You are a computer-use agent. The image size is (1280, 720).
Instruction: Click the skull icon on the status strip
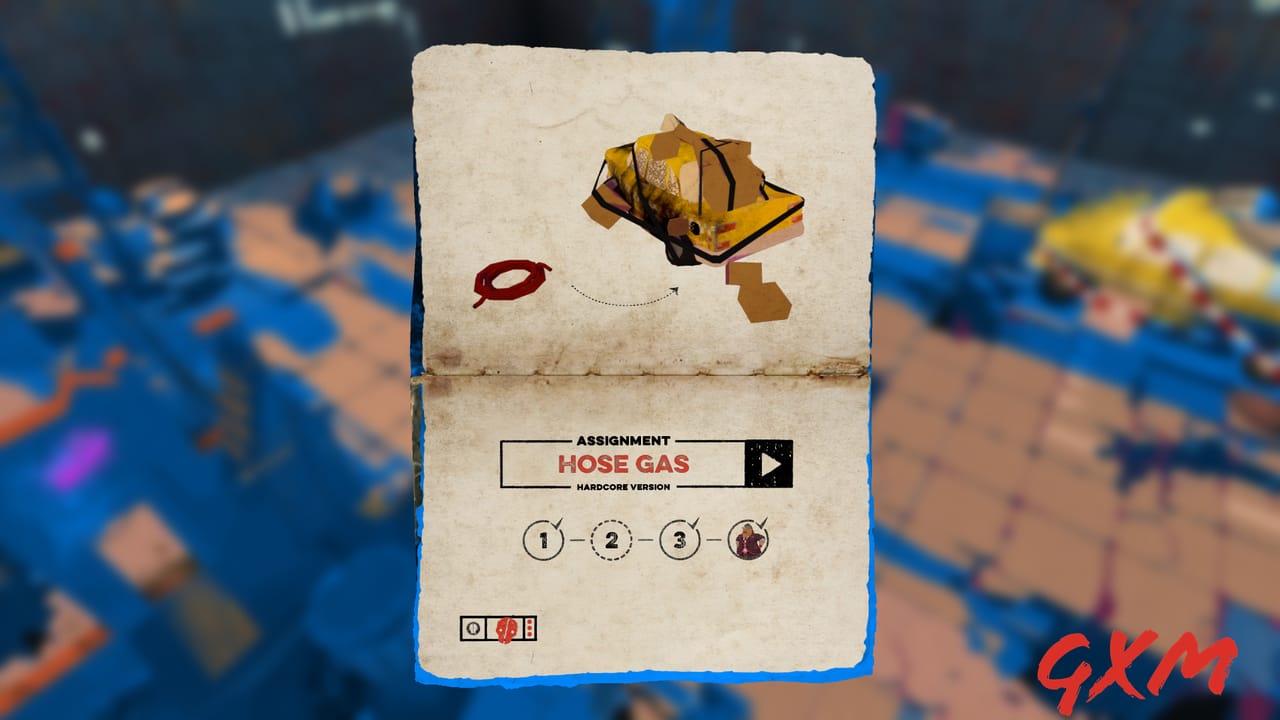pos(506,628)
